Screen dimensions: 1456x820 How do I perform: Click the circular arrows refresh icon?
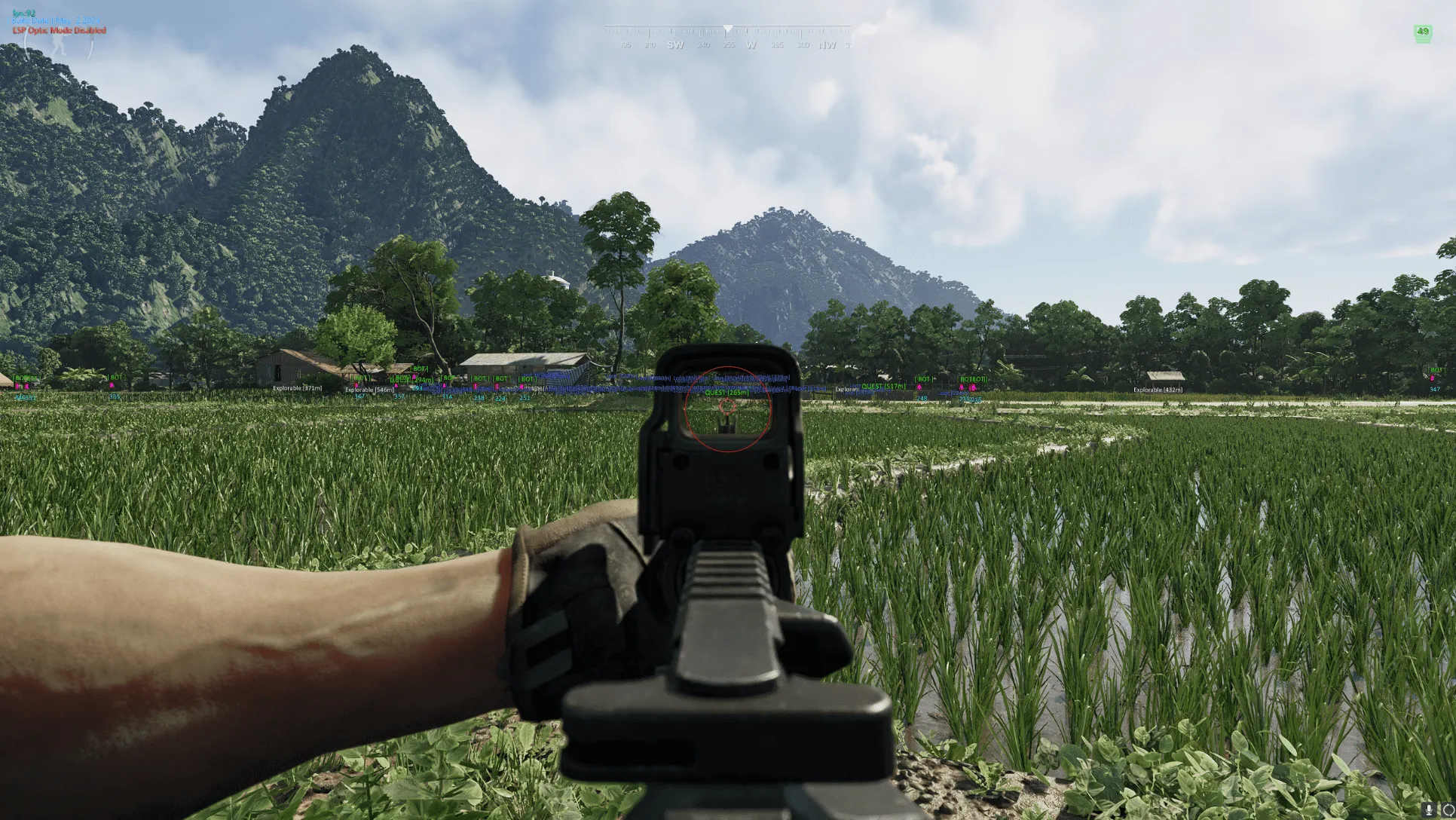tap(1448, 811)
